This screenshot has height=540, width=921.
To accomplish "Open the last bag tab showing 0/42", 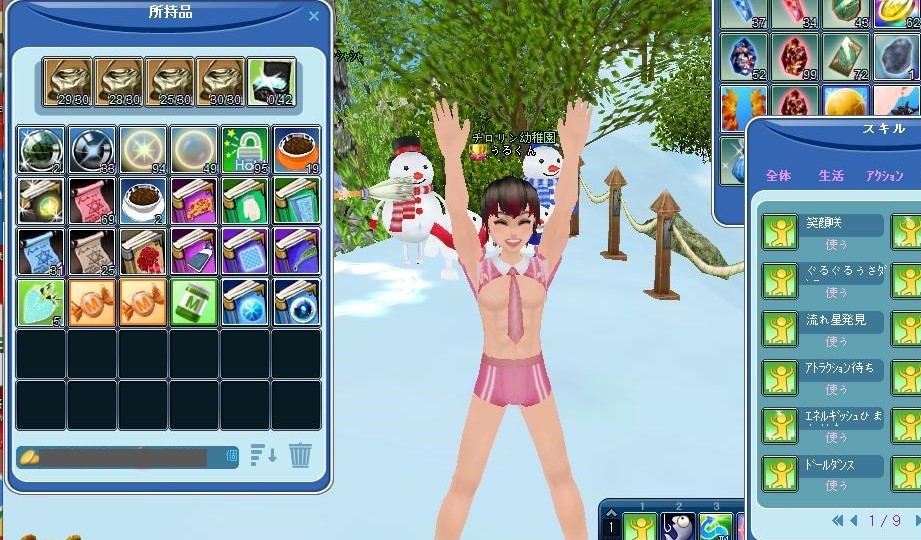I will click(270, 81).
